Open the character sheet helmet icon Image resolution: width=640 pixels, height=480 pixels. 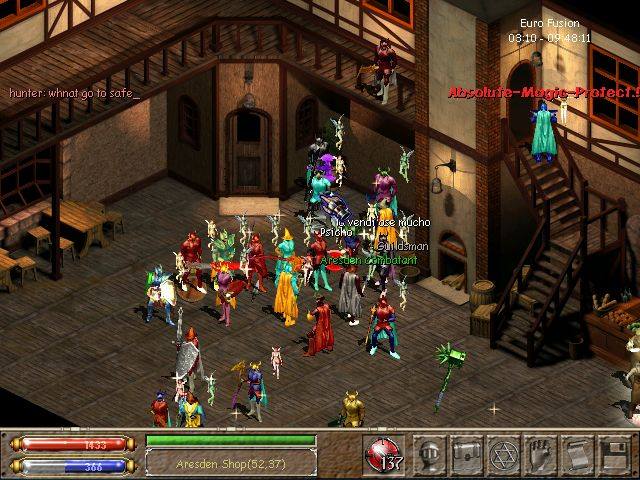tap(431, 453)
